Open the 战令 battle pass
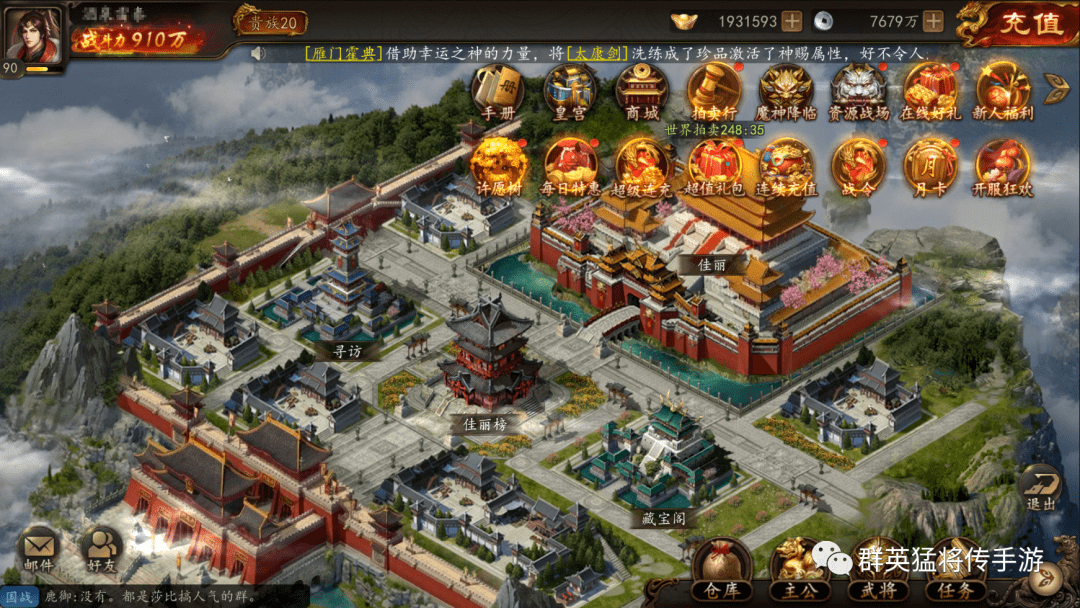1080x608 pixels. tap(858, 164)
